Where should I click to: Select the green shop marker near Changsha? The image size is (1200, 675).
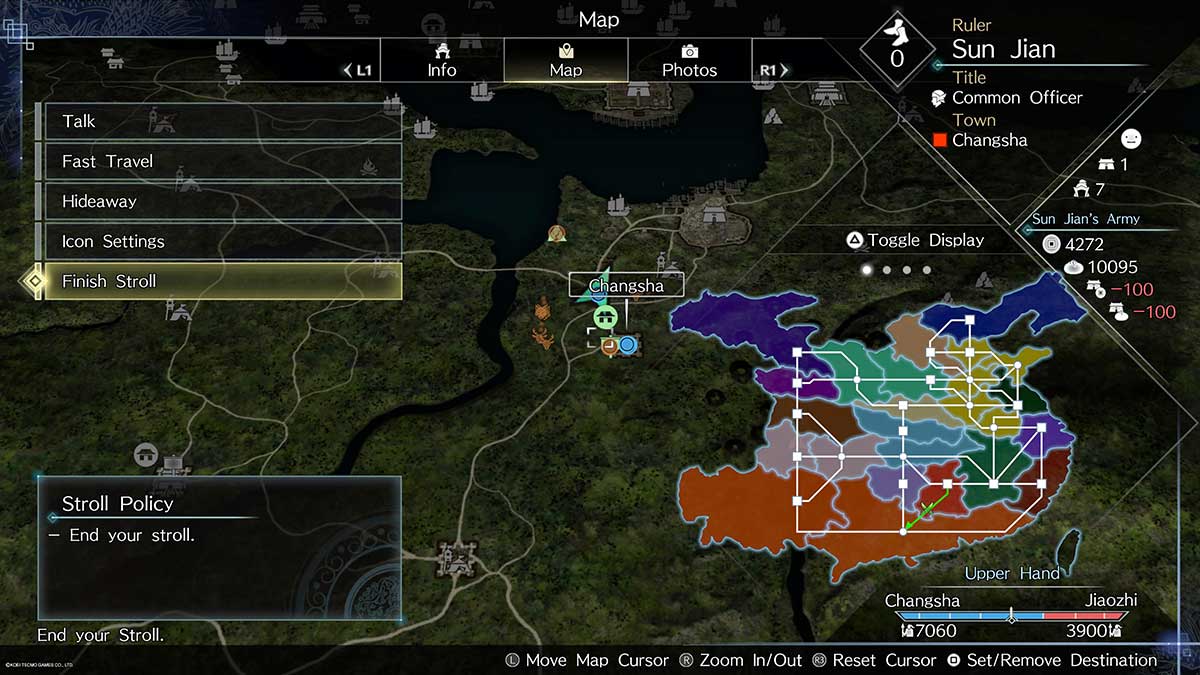(x=604, y=317)
